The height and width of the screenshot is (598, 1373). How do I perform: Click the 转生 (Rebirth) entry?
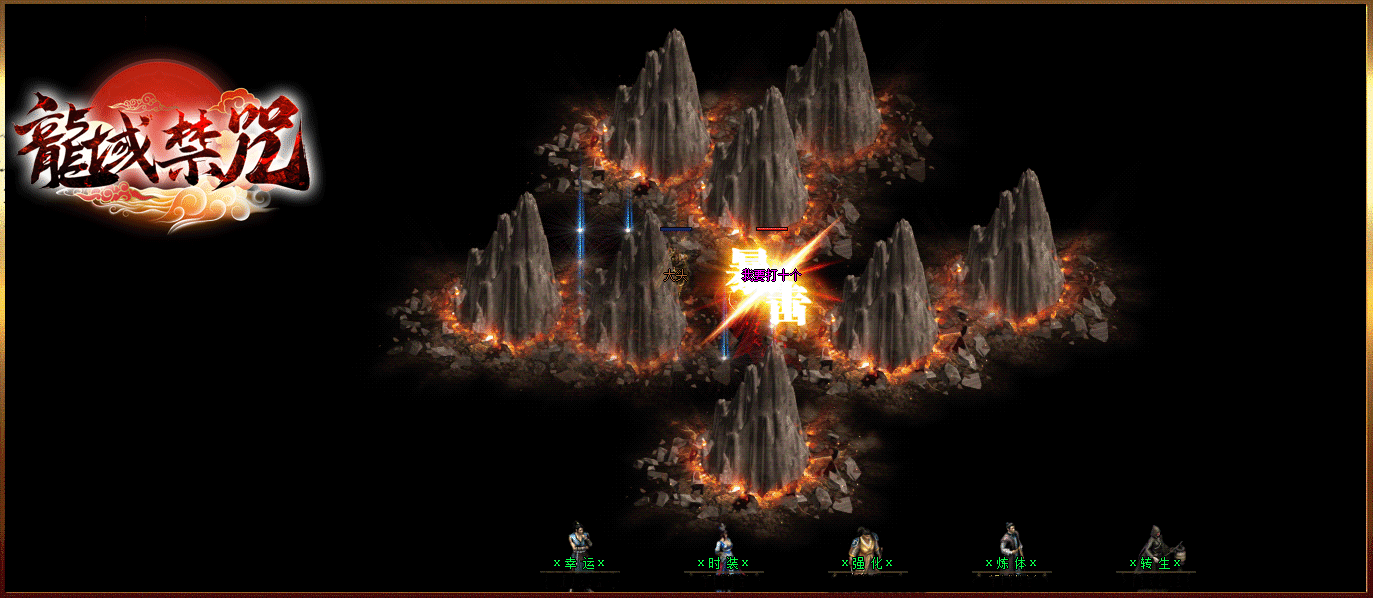(1155, 563)
